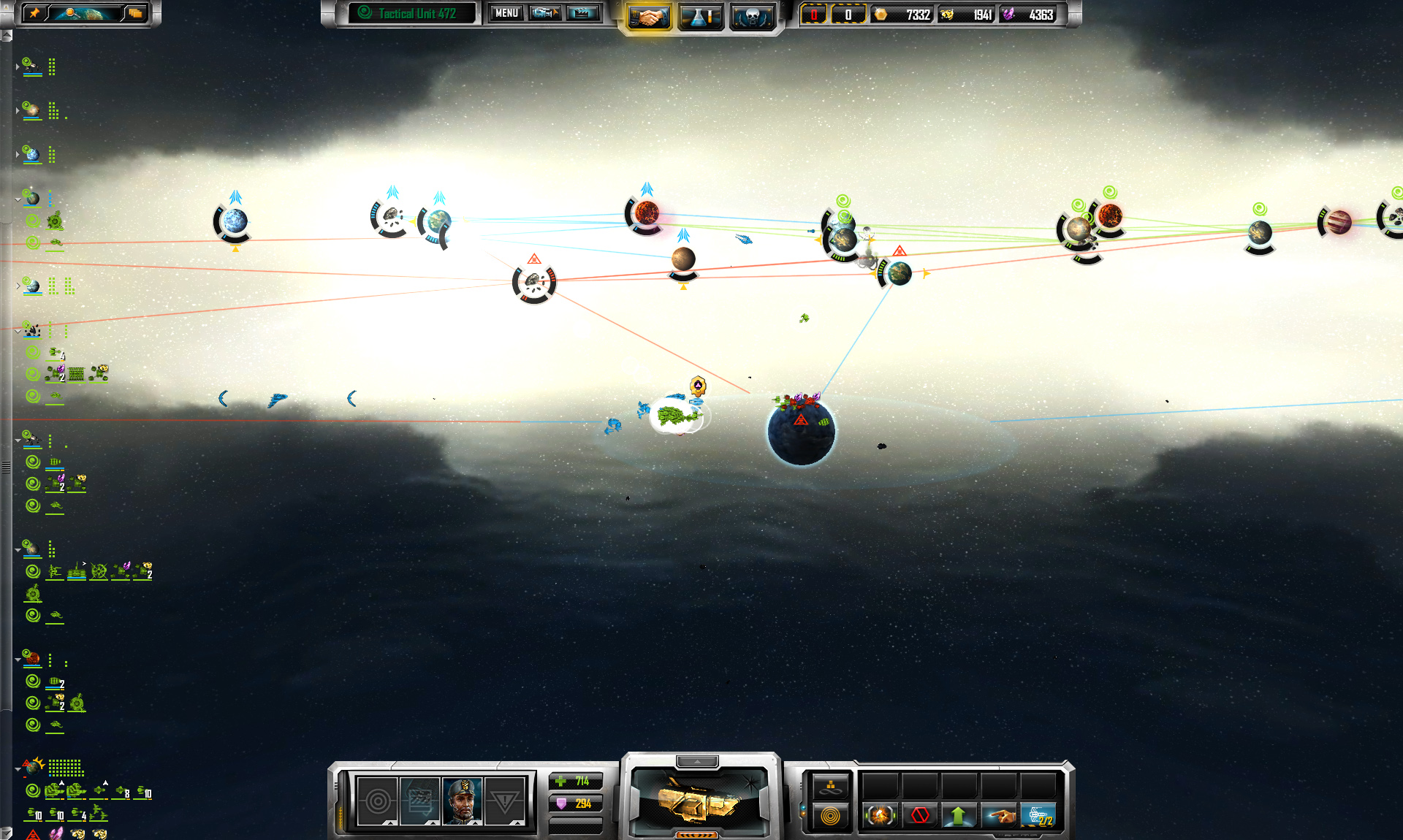Click the concentric target panel beside portrait
The height and width of the screenshot is (840, 1403).
[378, 801]
